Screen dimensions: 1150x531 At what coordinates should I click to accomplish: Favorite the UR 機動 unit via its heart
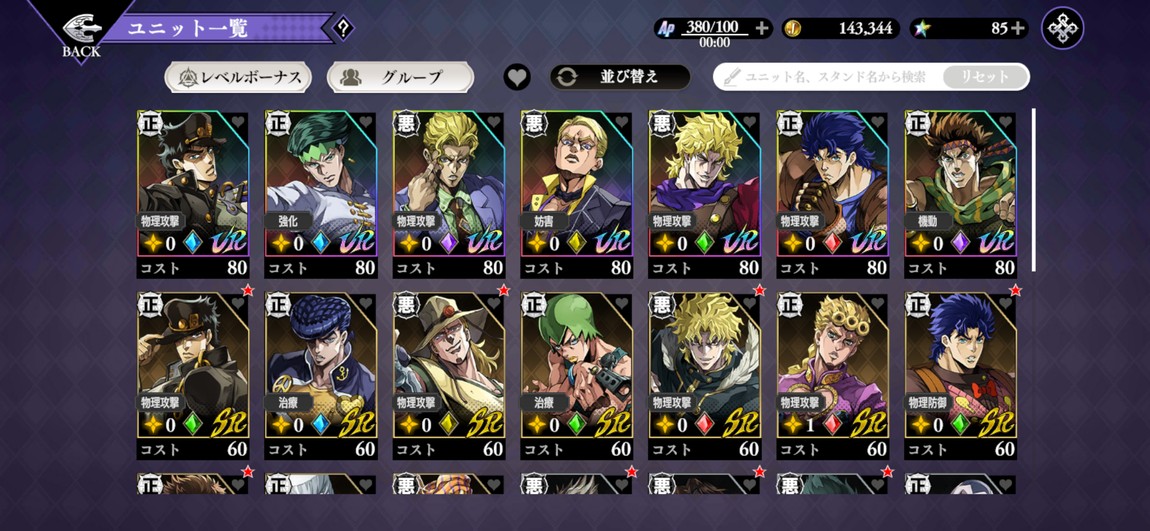coord(1005,123)
